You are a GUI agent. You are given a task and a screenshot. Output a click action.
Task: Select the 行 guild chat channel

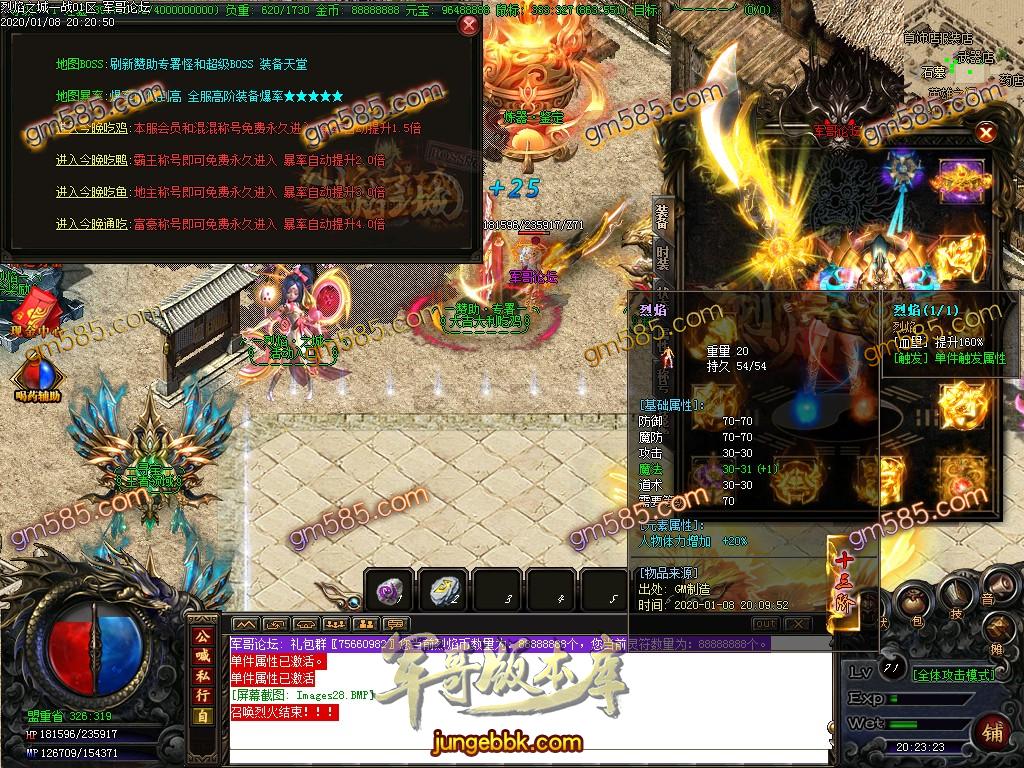coord(203,696)
